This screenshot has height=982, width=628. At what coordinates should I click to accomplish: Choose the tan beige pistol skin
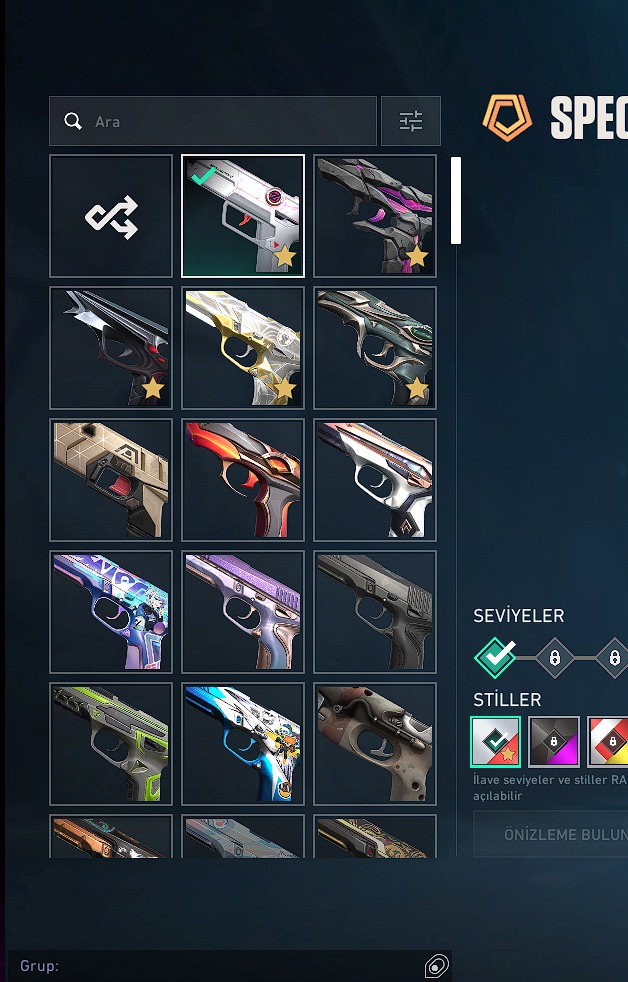coord(111,480)
